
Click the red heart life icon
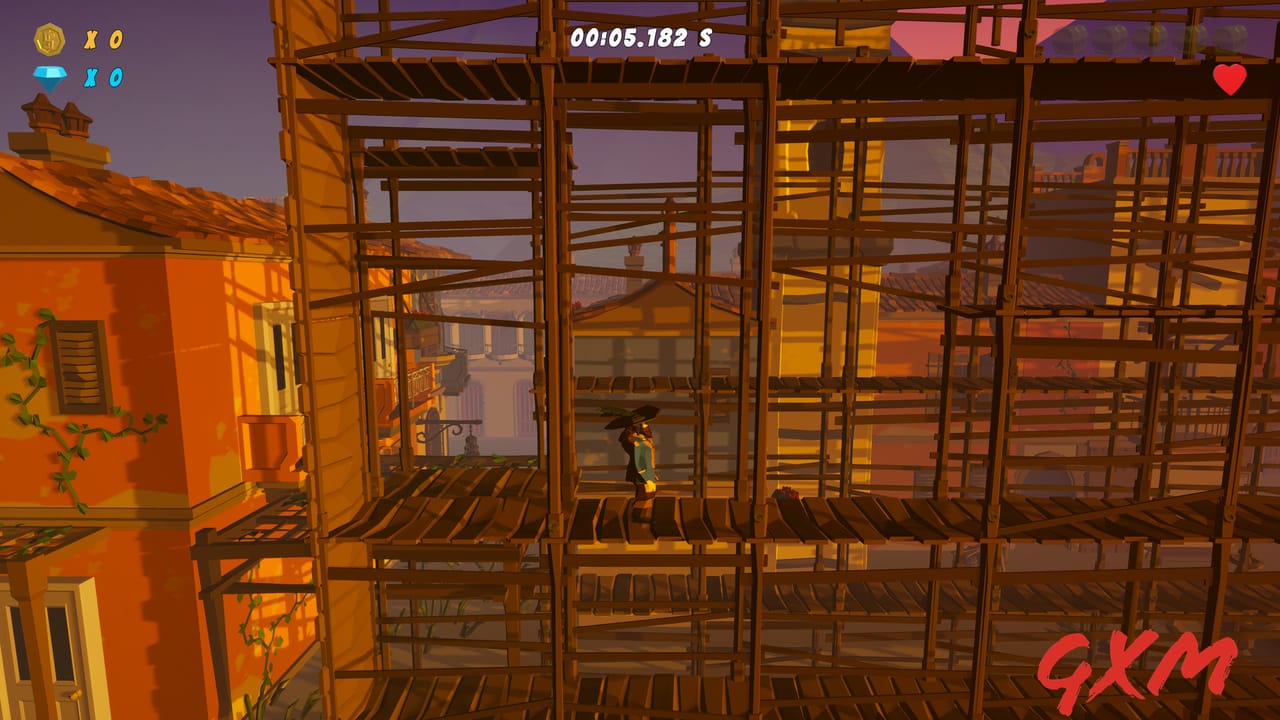click(x=1229, y=80)
